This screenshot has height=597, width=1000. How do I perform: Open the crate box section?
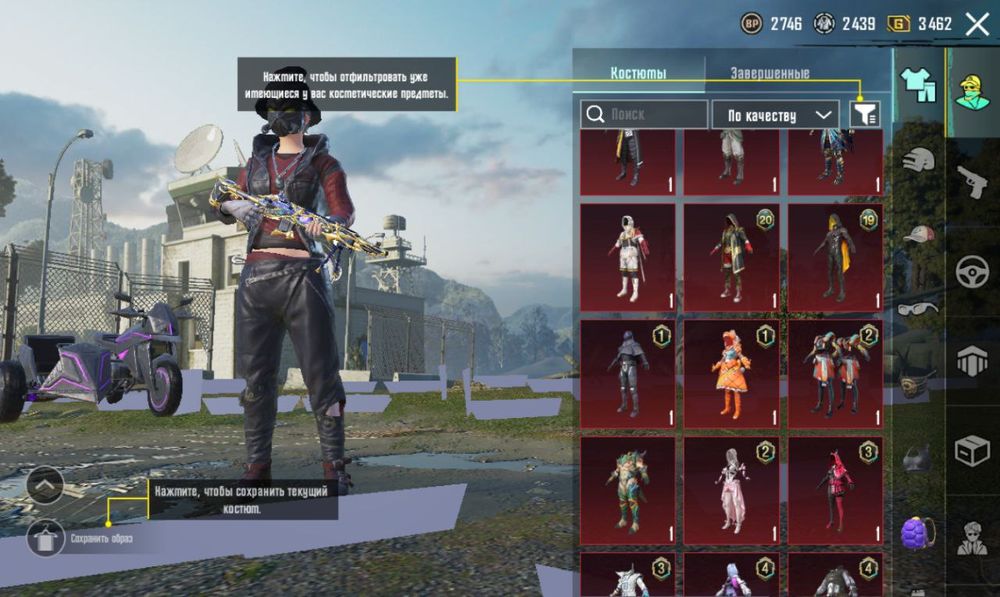972,451
